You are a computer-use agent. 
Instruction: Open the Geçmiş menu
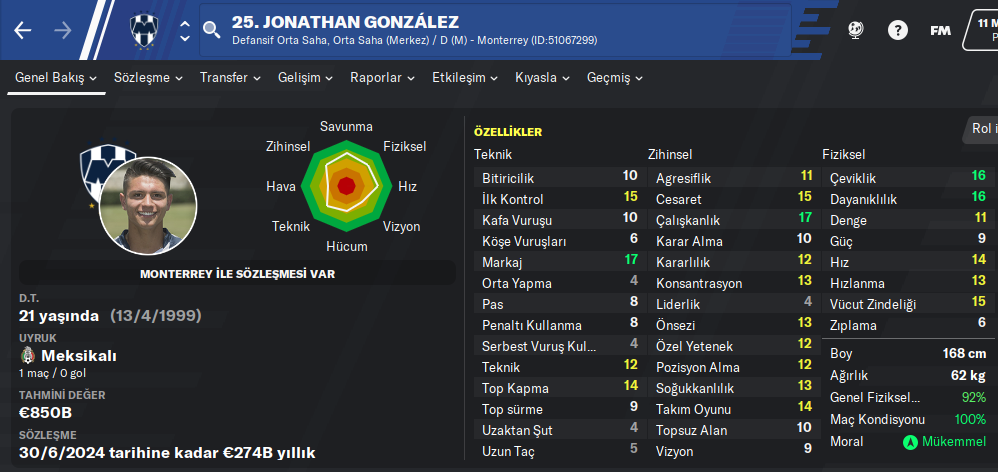[x=615, y=77]
